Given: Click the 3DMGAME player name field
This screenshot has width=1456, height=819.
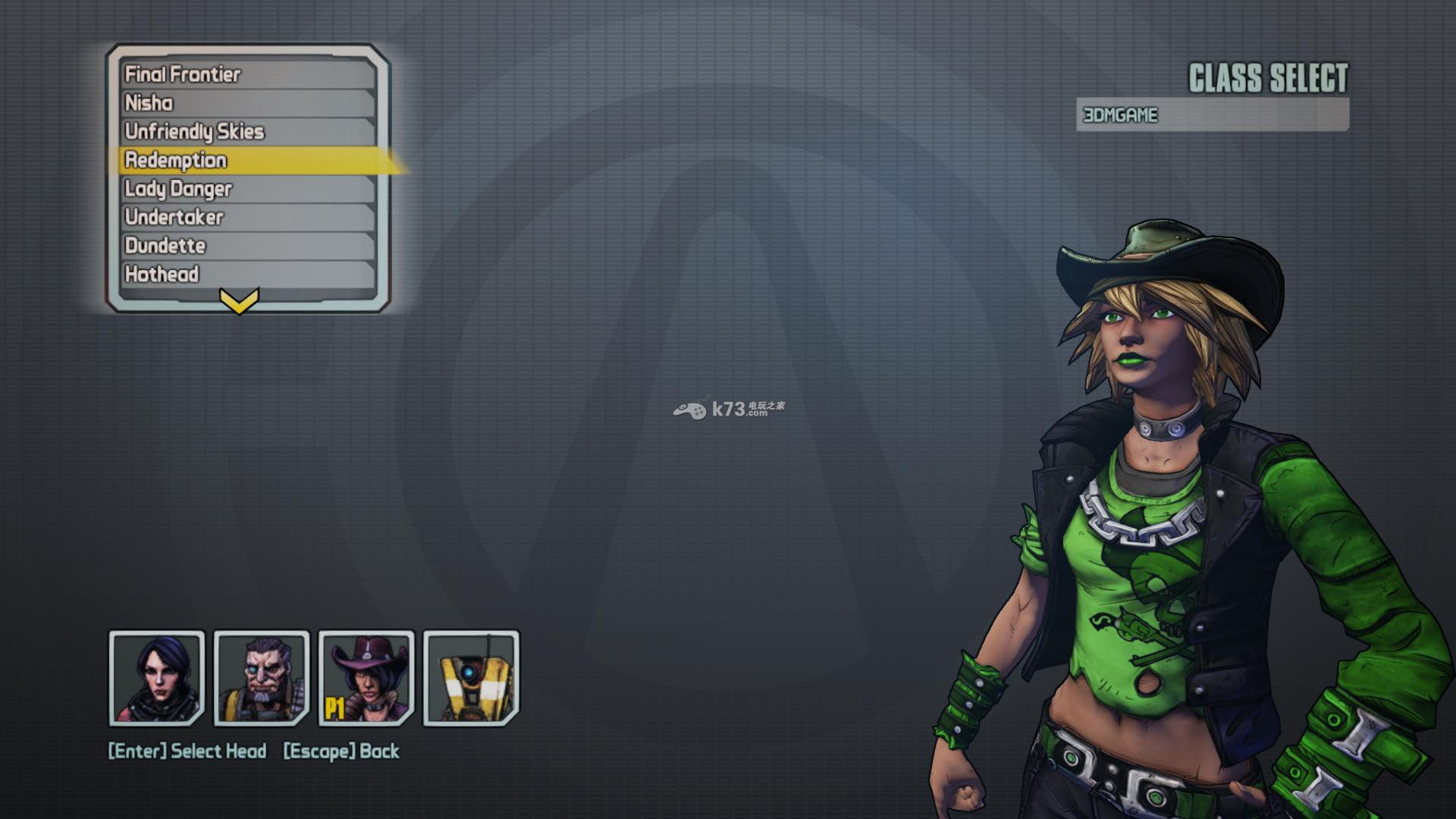Looking at the screenshot, I should 1212,115.
